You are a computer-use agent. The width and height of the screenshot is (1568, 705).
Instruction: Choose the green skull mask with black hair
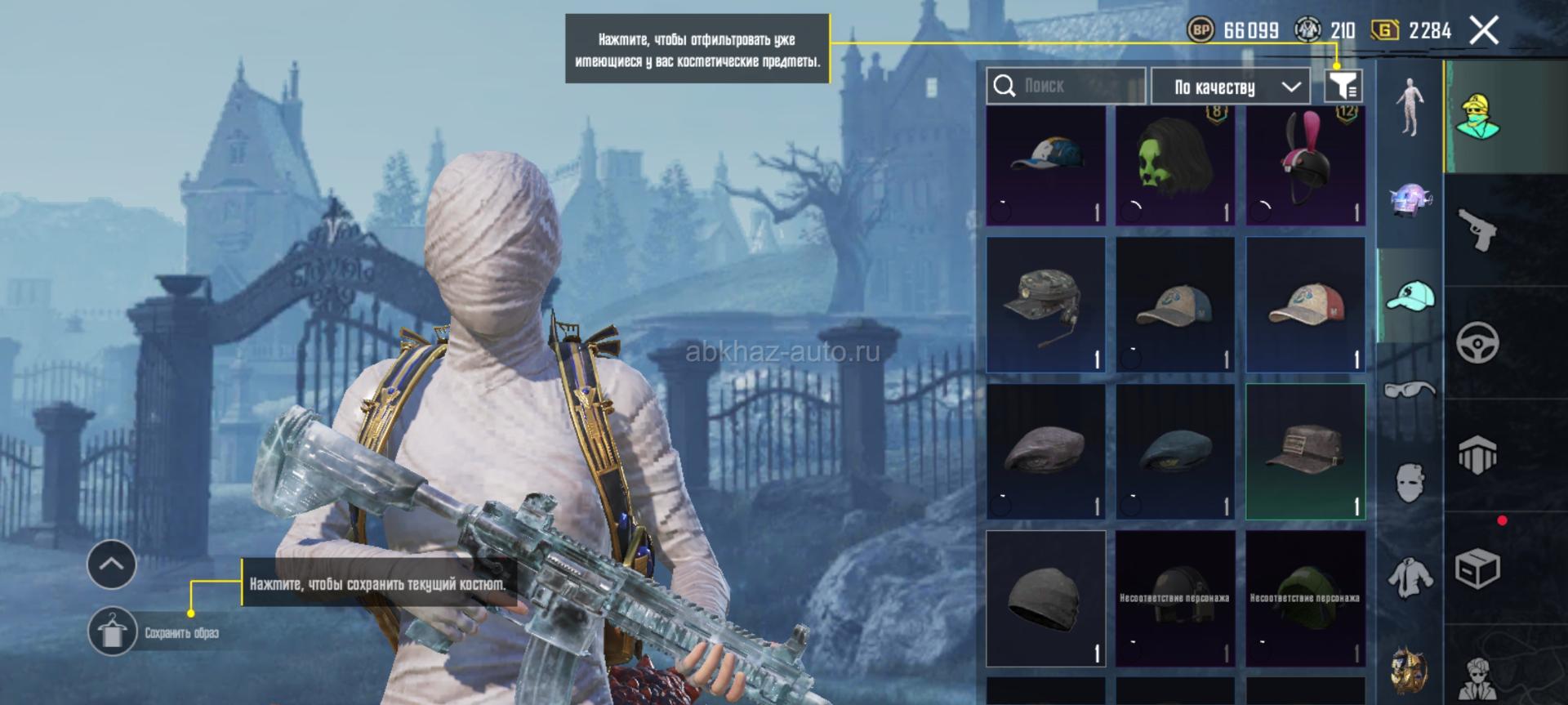[x=1175, y=166]
